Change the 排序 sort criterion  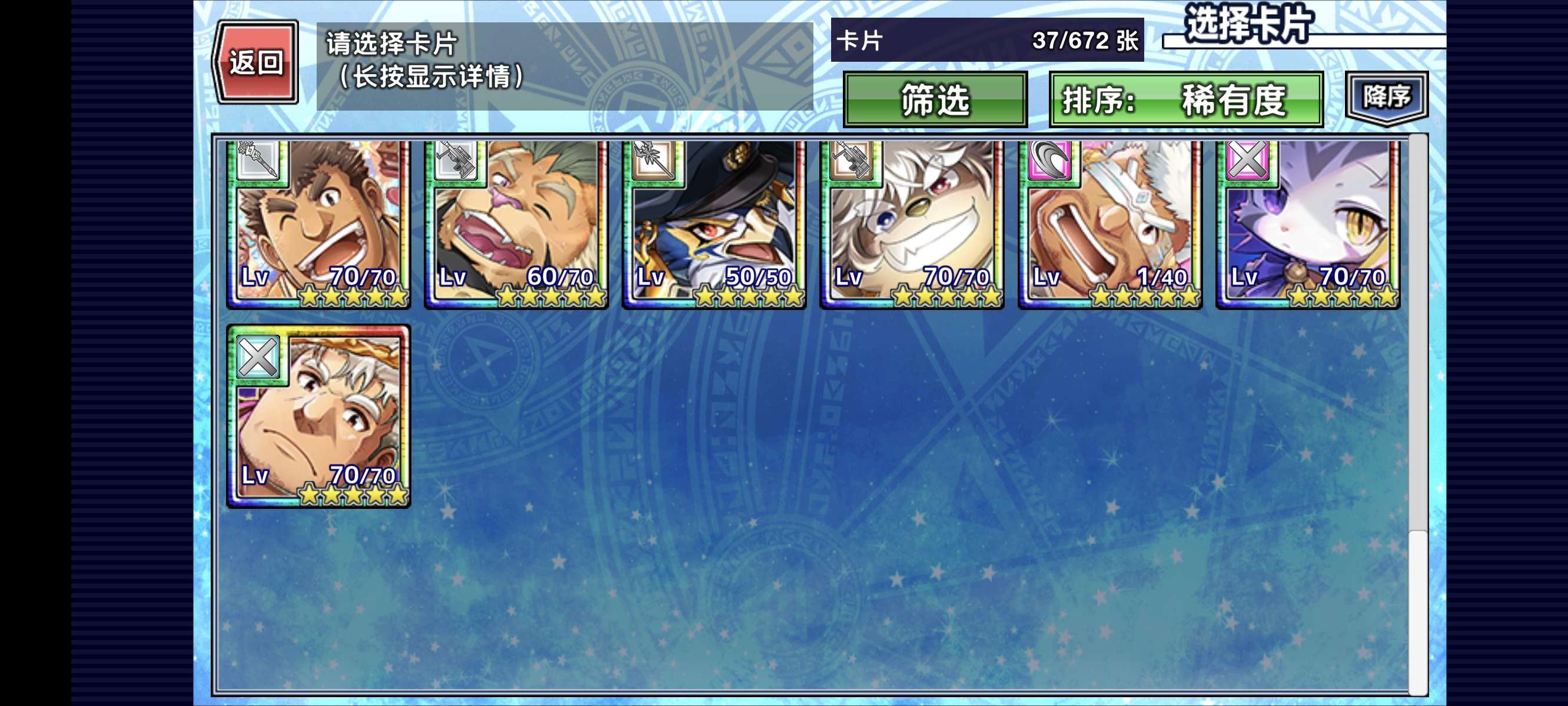click(x=1186, y=100)
